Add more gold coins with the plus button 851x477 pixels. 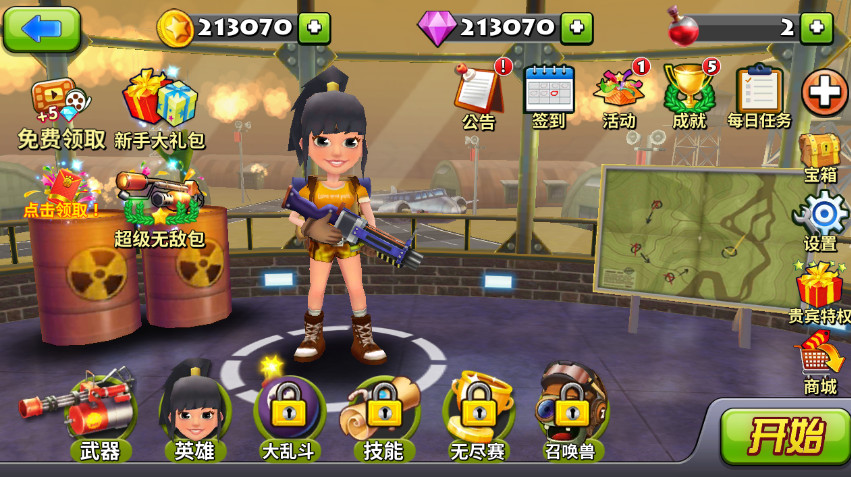(x=314, y=28)
